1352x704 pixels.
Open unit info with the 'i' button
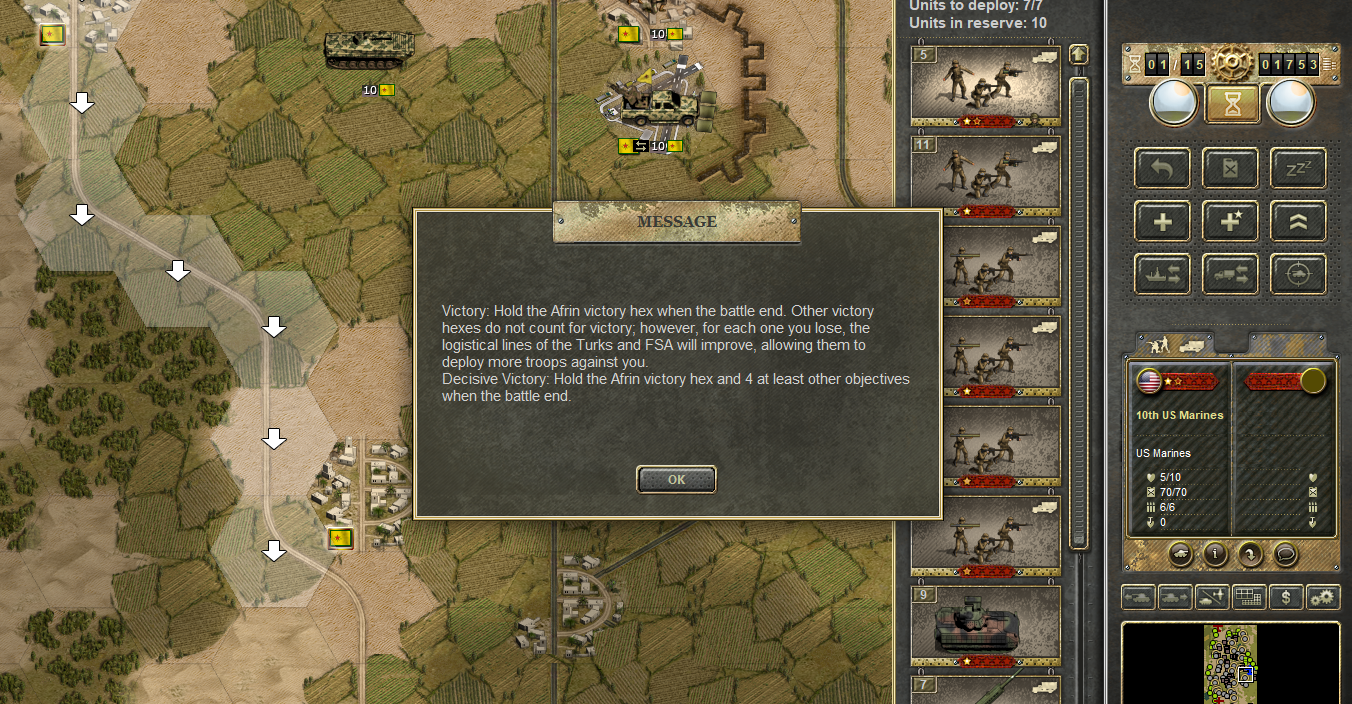[x=1214, y=553]
